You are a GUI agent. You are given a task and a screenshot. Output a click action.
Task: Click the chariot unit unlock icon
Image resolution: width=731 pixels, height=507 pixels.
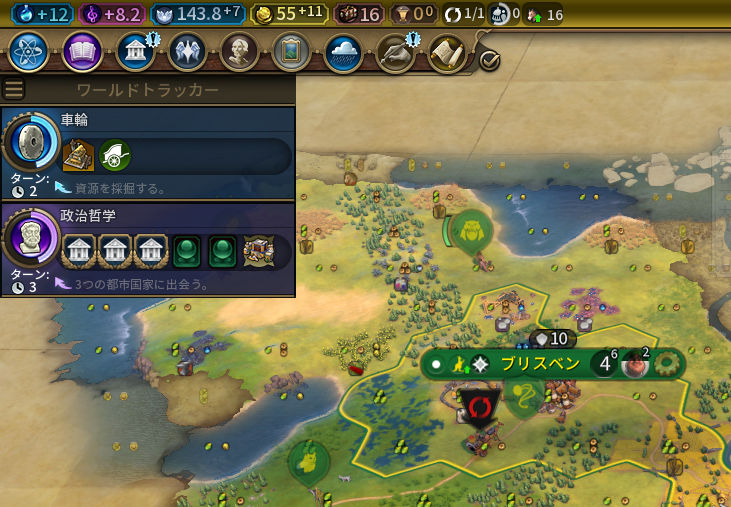[x=115, y=155]
